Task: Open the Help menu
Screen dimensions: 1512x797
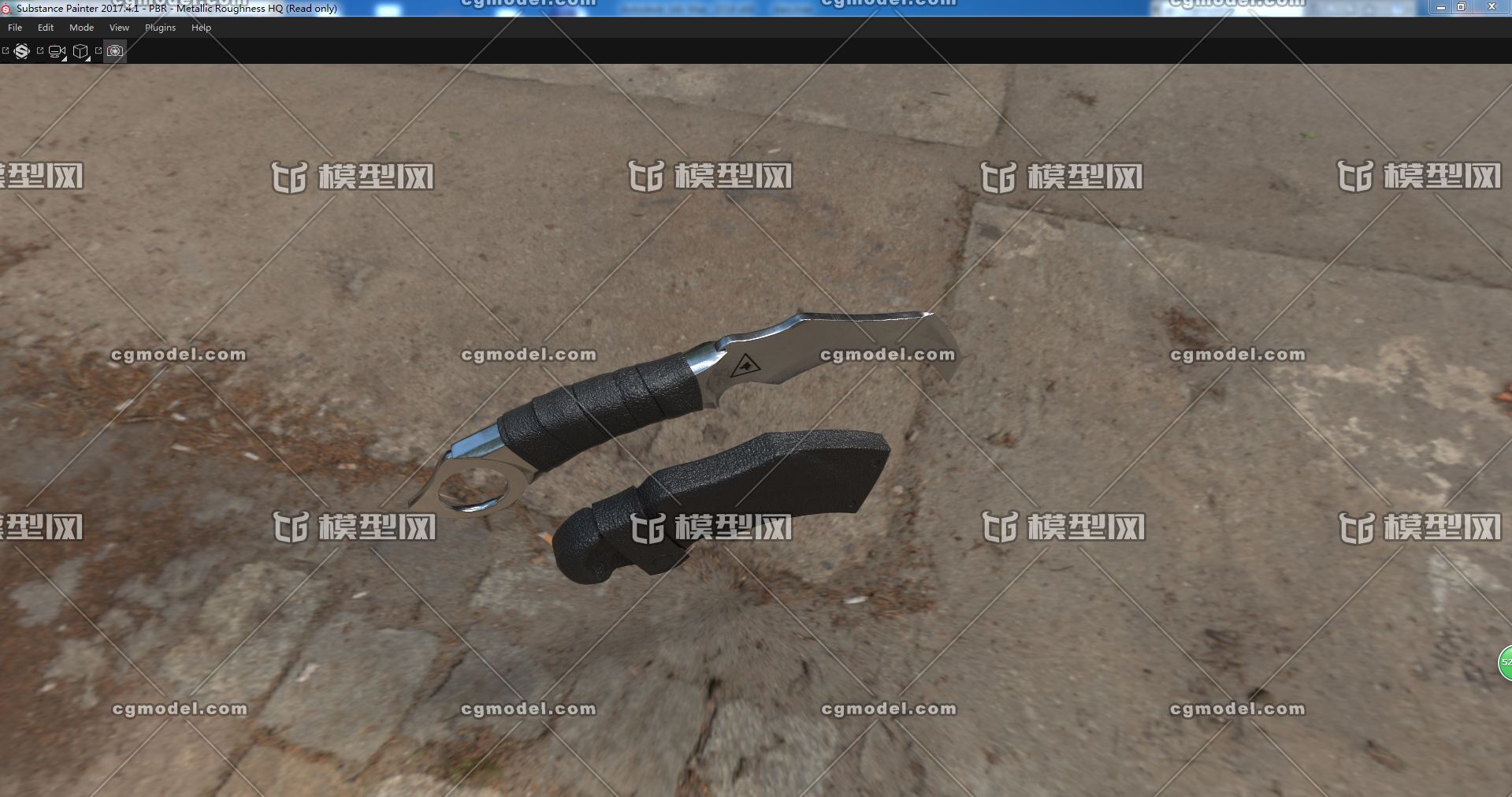Action: pyautogui.click(x=201, y=28)
